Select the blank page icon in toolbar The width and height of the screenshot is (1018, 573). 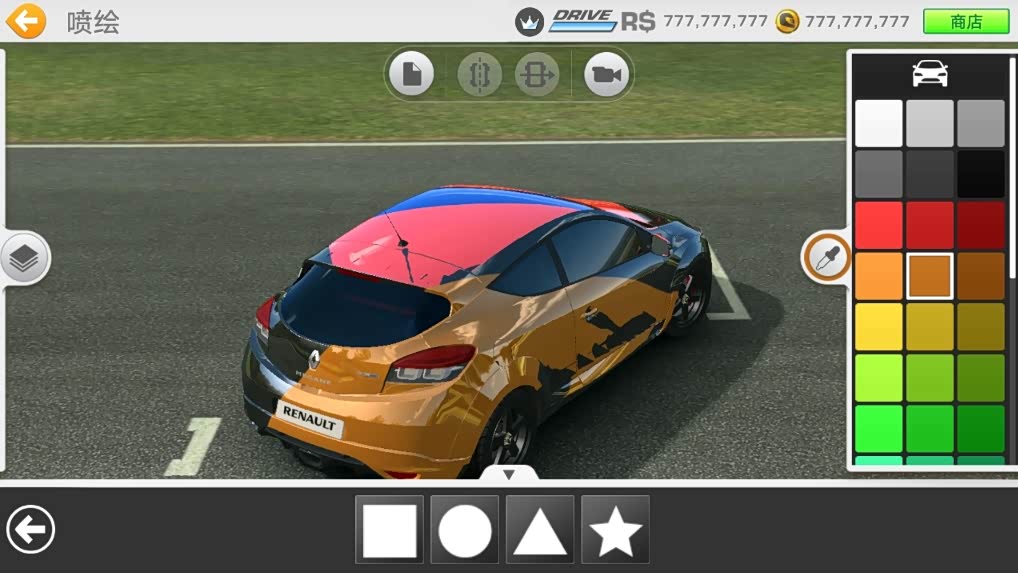(411, 74)
